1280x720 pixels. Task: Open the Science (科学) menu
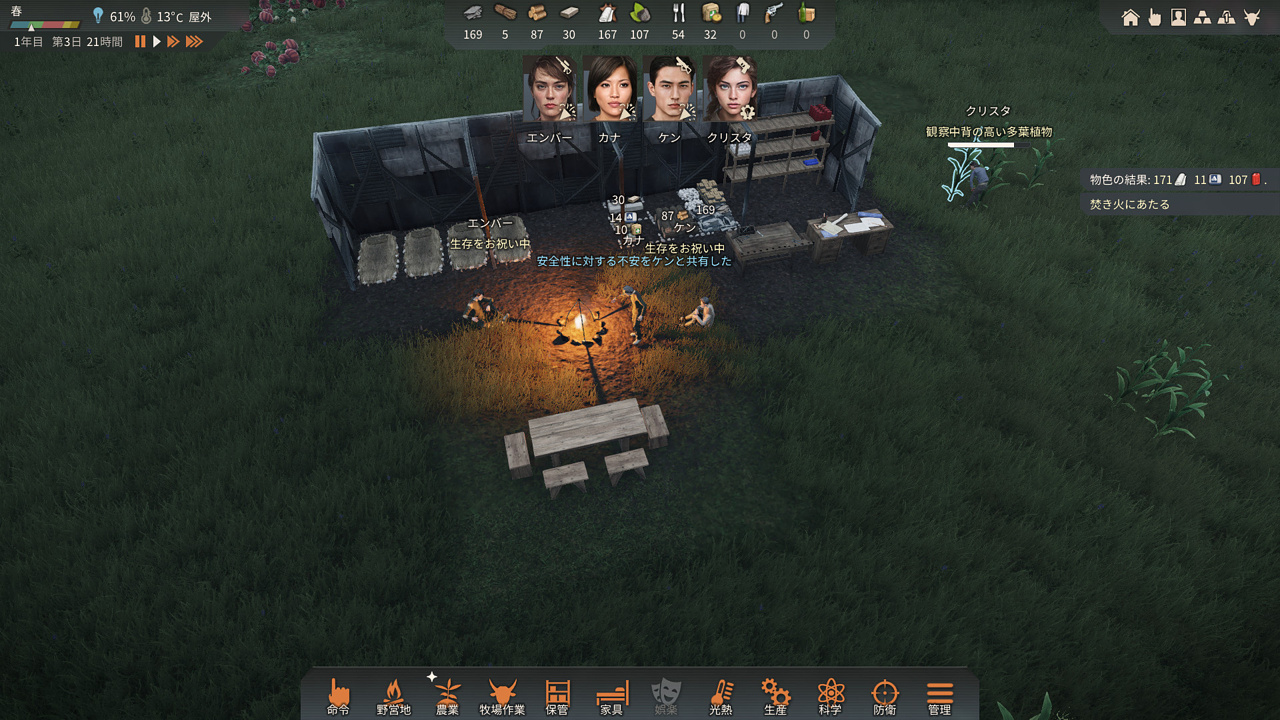tap(830, 695)
